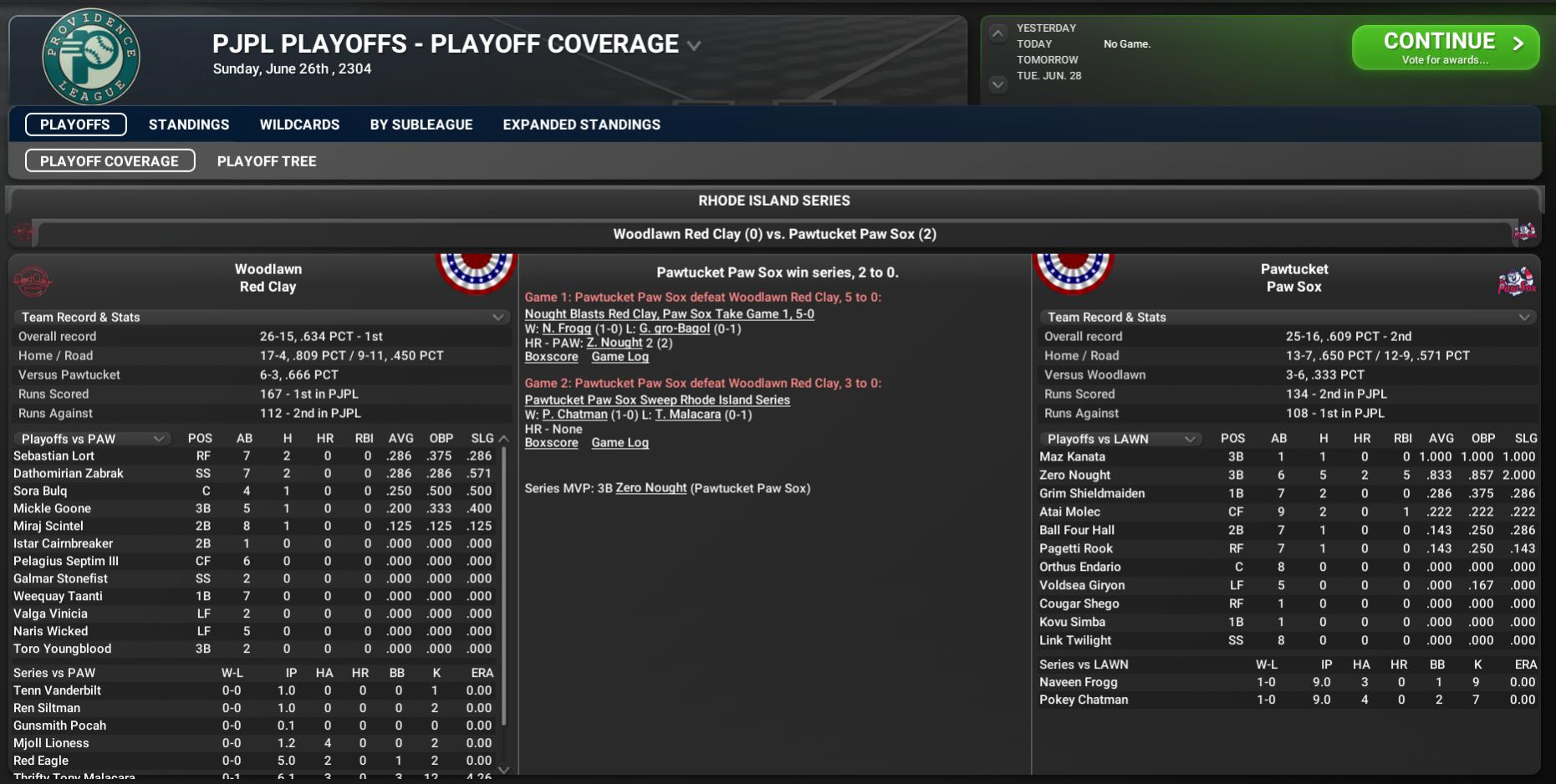
Task: Click the green Continue button
Action: [x=1445, y=47]
